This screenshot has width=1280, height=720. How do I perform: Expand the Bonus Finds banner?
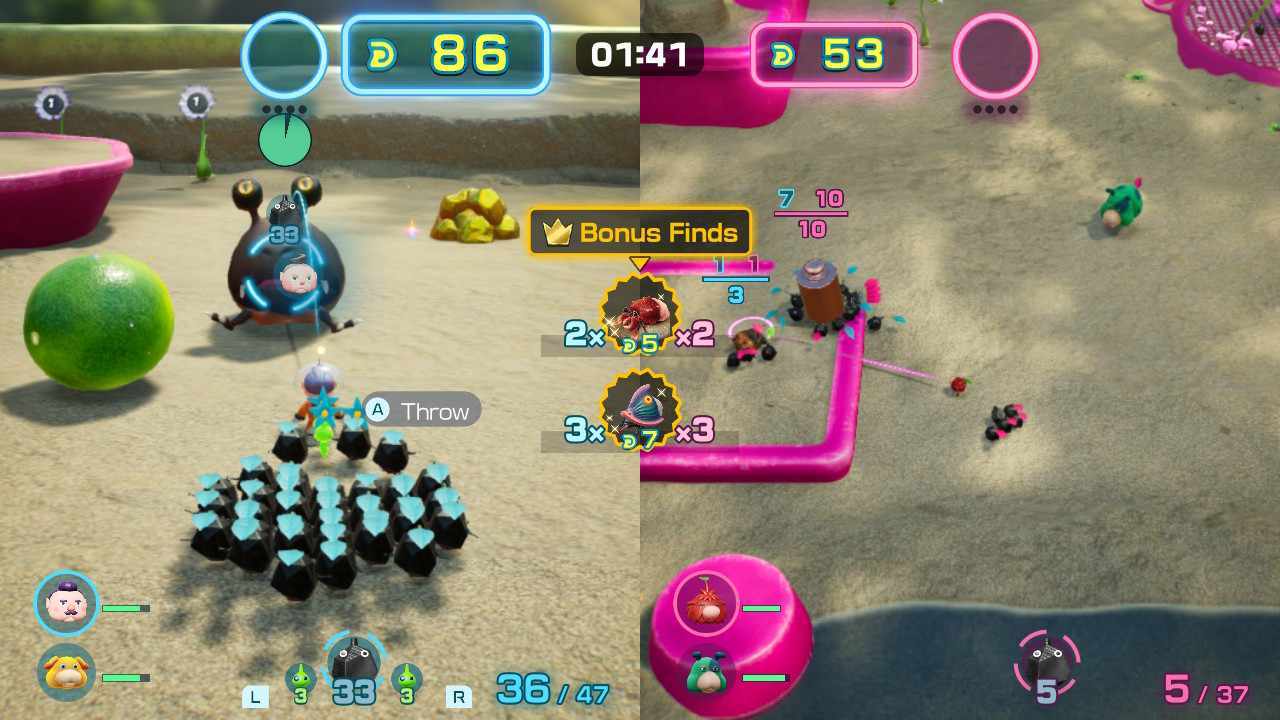coord(640,232)
